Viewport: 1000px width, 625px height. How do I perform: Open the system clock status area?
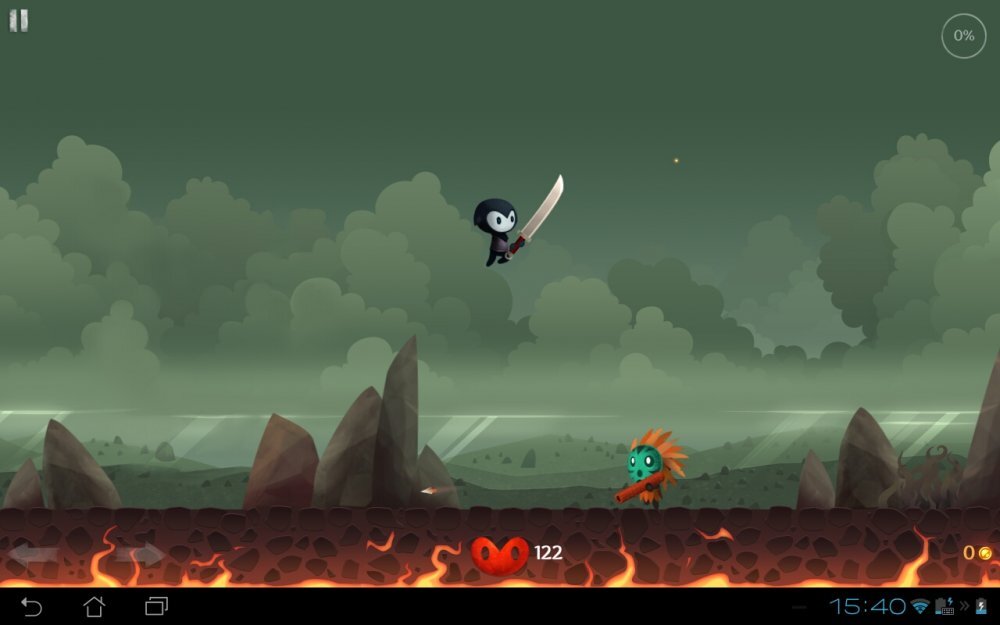868,606
